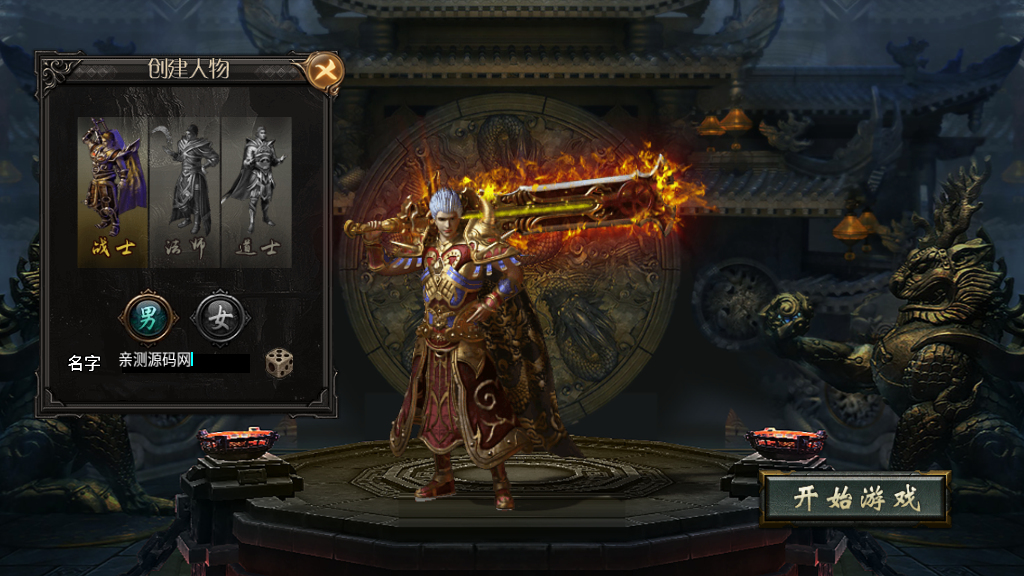Image resolution: width=1024 pixels, height=576 pixels.
Task: Start the game with 开始游戏
Action: click(x=855, y=499)
